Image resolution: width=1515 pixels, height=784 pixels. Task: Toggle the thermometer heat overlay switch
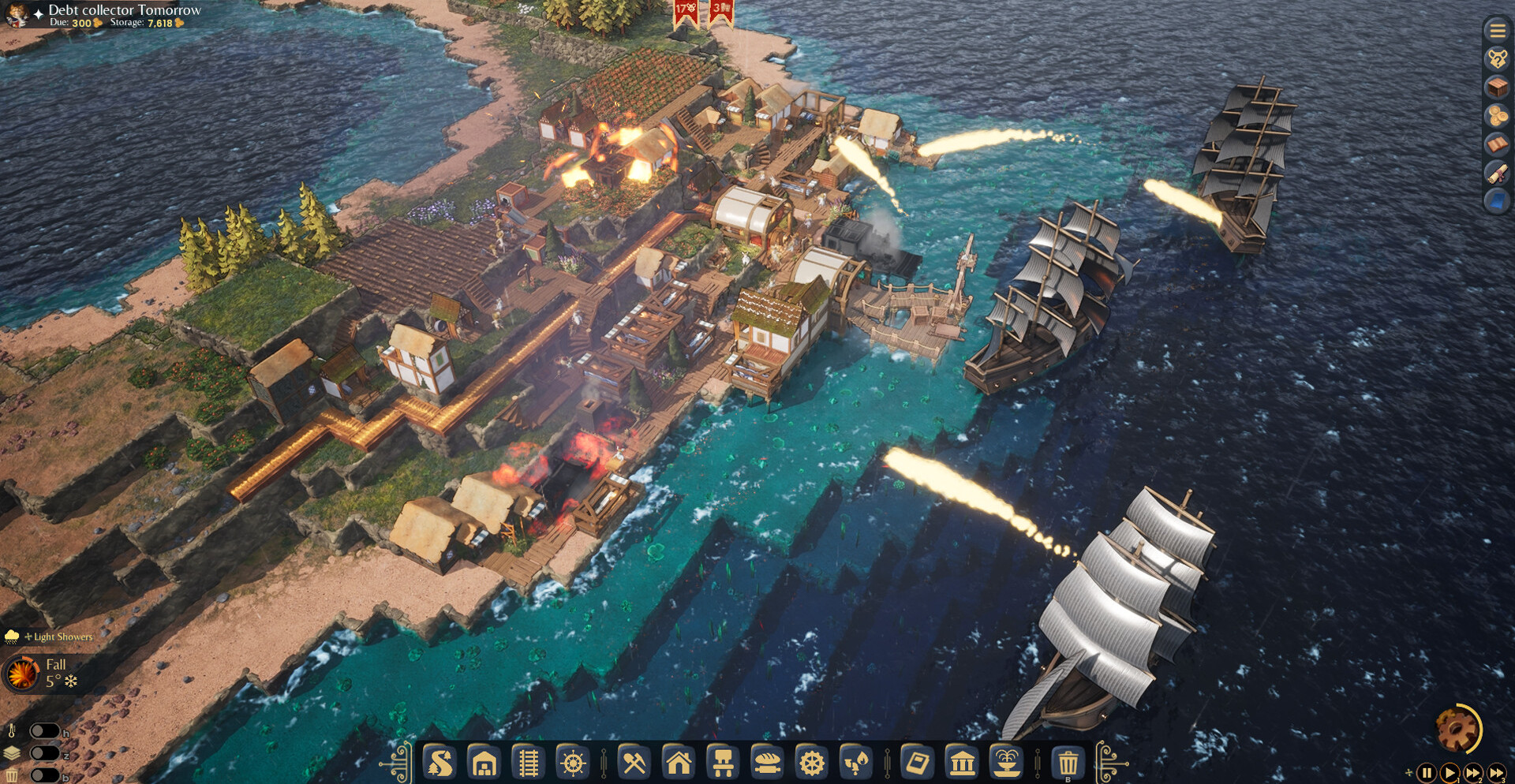44,731
